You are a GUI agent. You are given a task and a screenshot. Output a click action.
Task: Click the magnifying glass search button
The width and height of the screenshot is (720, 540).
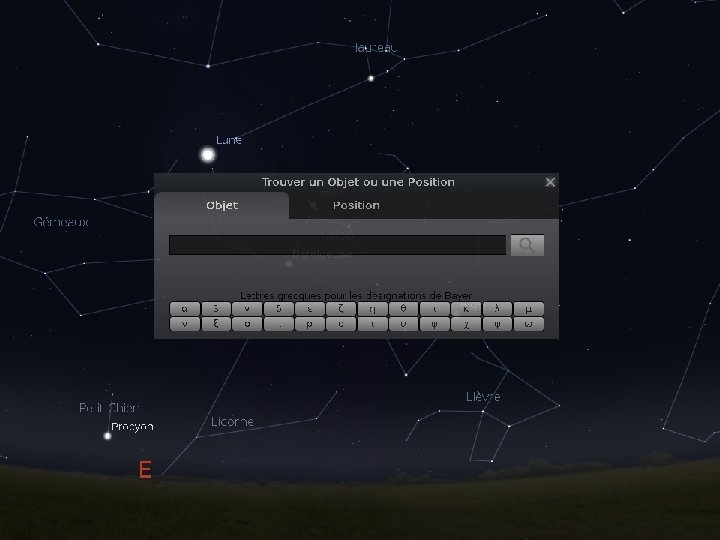(x=527, y=245)
